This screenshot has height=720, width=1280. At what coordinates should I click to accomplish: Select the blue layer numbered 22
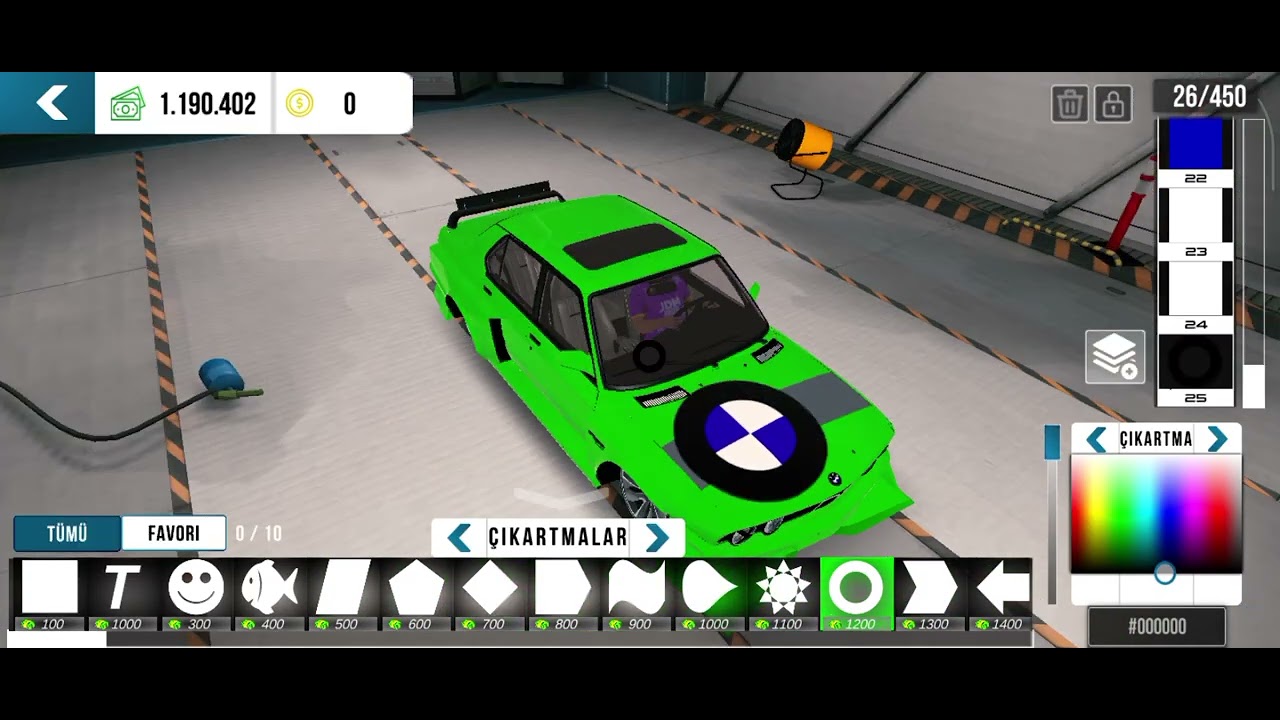(1196, 151)
